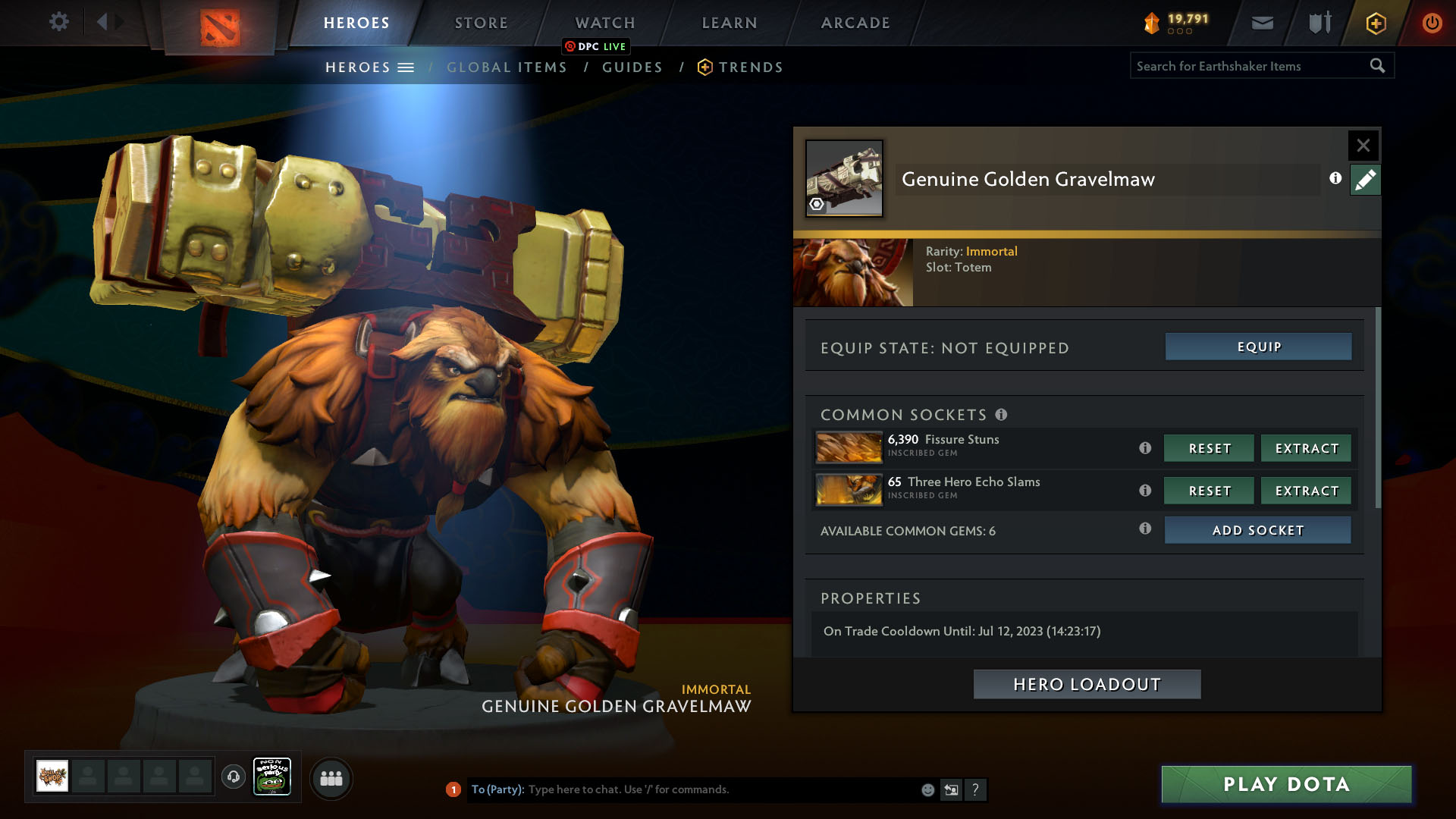Open the Store tab
Image resolution: width=1456 pixels, height=819 pixels.
pyautogui.click(x=481, y=23)
